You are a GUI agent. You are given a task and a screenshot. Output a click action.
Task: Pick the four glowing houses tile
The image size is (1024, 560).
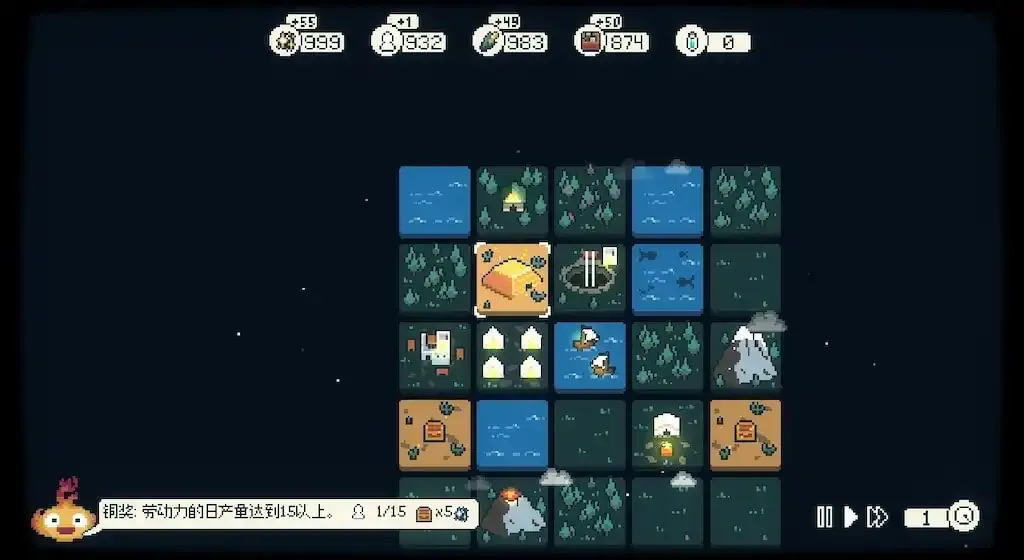pos(512,356)
